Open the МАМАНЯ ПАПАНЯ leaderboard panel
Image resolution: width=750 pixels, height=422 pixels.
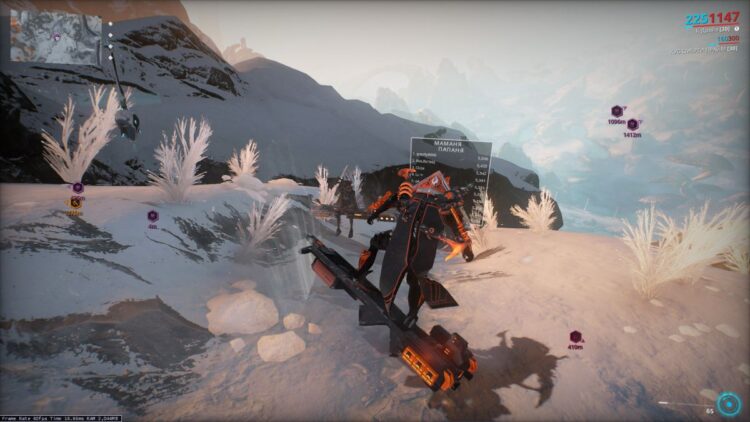point(450,165)
